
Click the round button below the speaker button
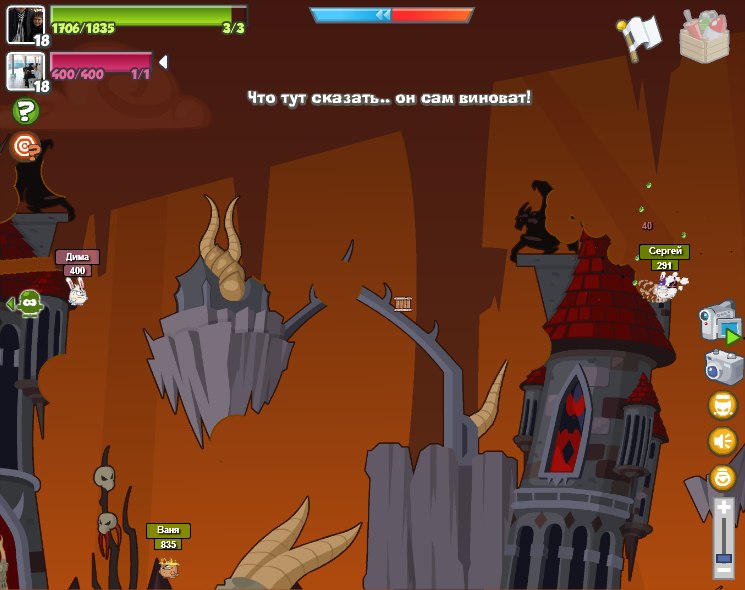(x=722, y=477)
